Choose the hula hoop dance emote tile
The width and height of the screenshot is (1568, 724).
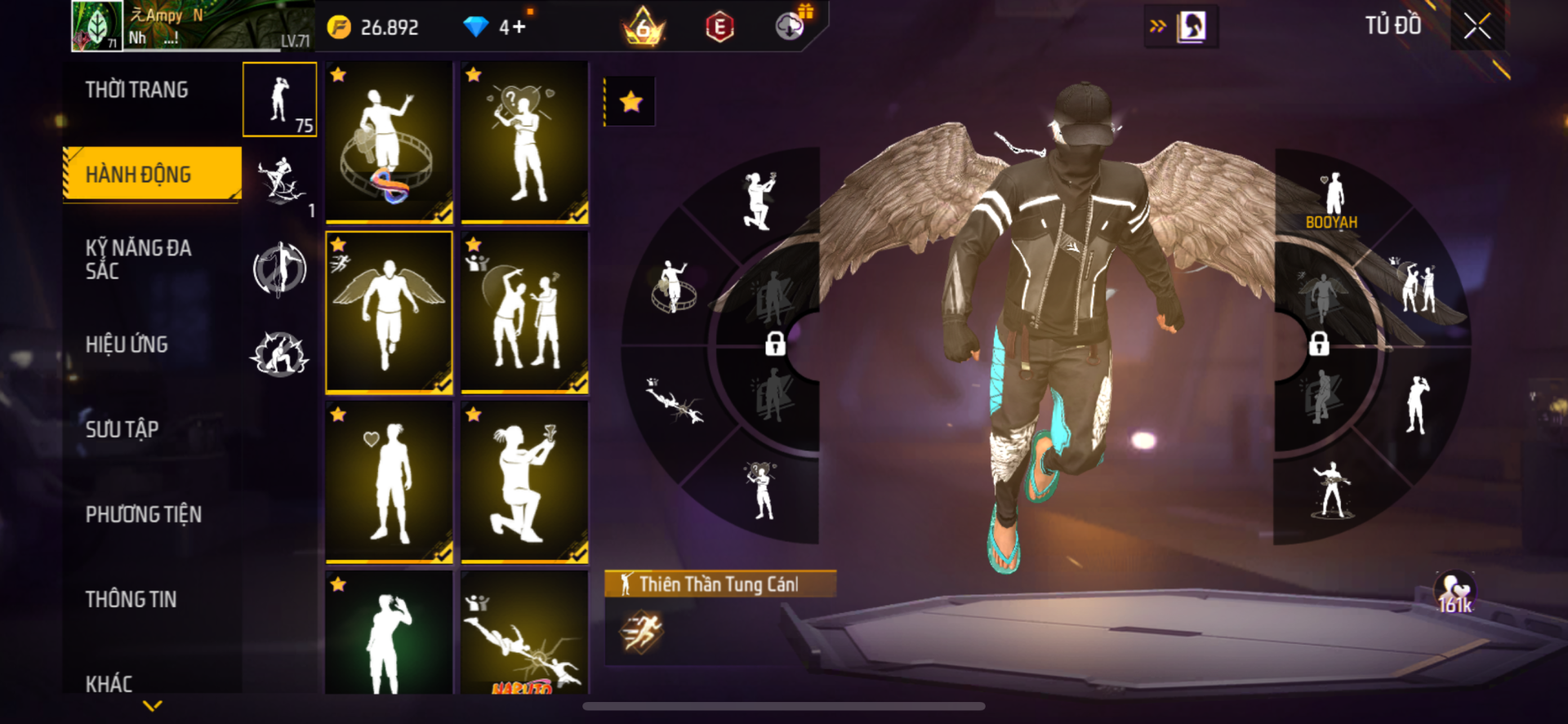(x=389, y=142)
